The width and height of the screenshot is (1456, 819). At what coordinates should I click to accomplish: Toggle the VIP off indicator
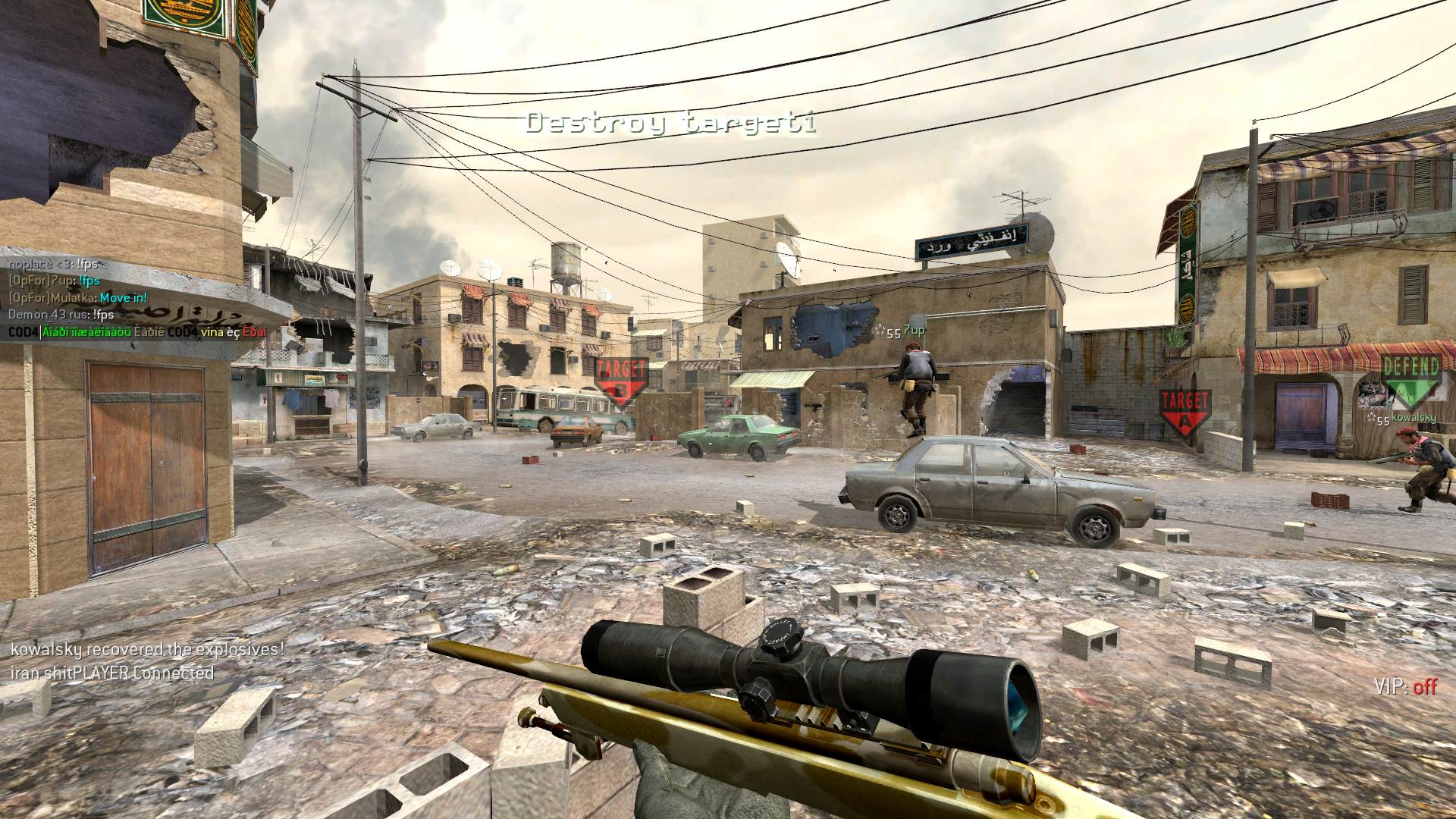pyautogui.click(x=1405, y=687)
